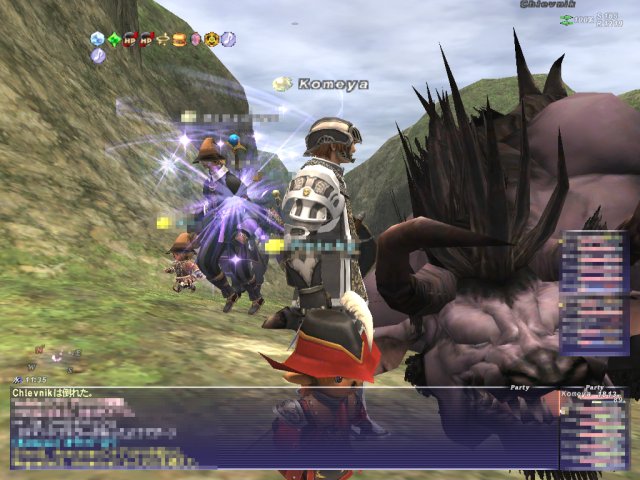Click the pale blue crystal status icon
Viewport: 640px width, 480px height.
coord(97,40)
